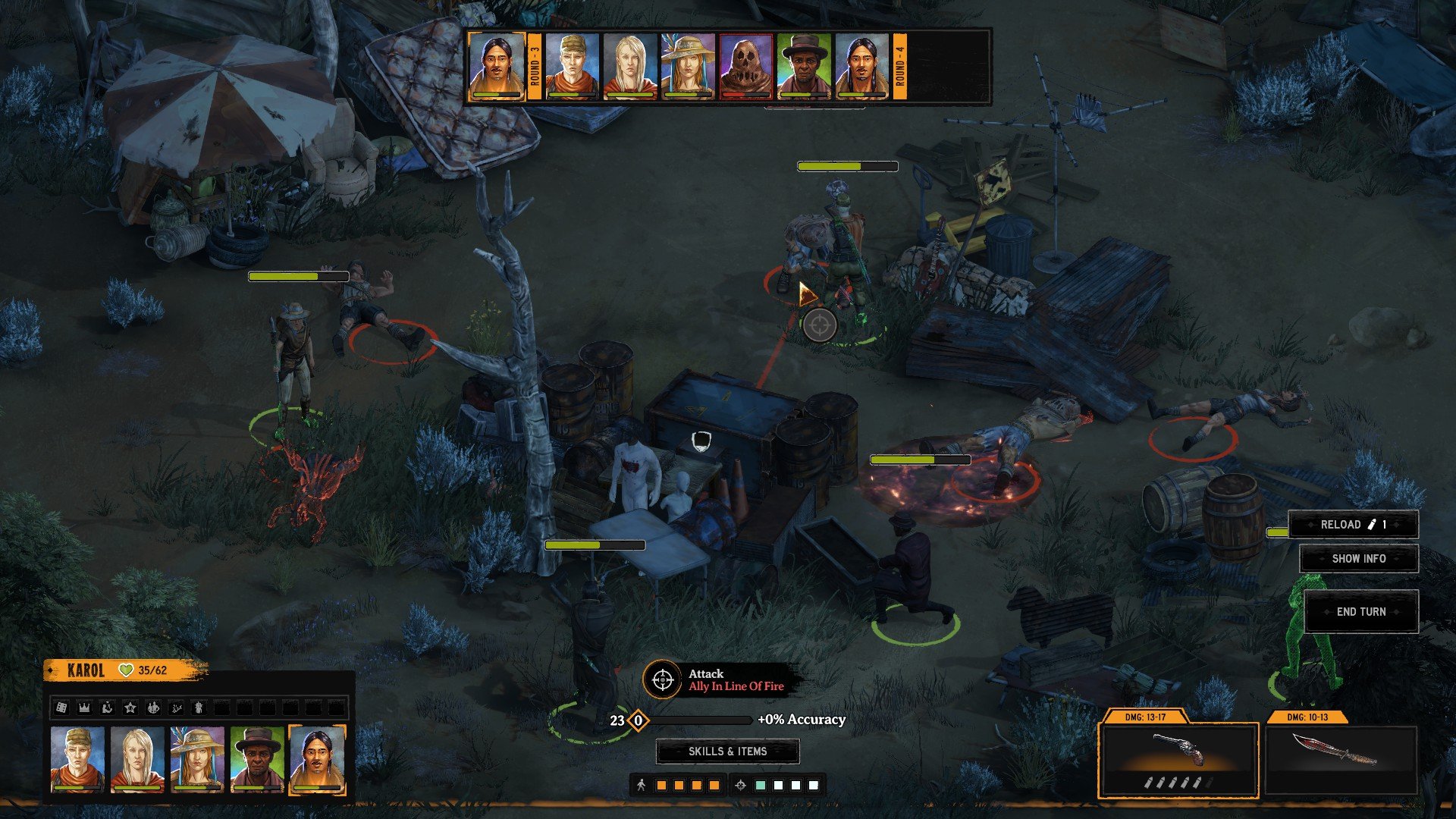This screenshot has height=819, width=1456.
Task: Inspect the dice status icon
Action: pyautogui.click(x=61, y=708)
